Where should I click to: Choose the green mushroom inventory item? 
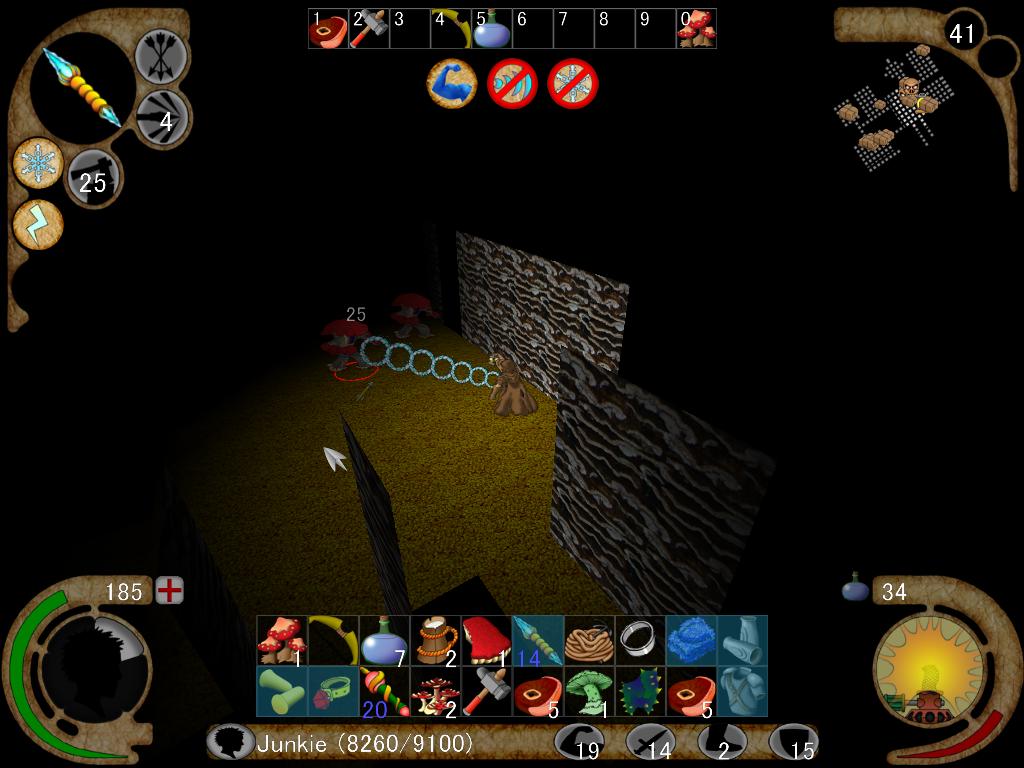(589, 691)
